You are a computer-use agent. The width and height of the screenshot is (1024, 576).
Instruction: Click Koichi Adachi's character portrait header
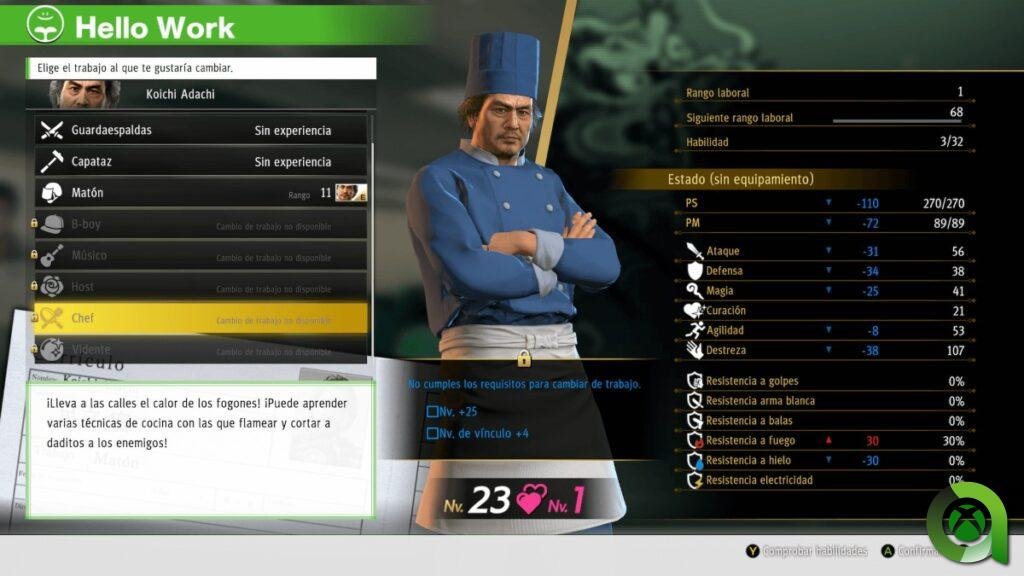200,95
